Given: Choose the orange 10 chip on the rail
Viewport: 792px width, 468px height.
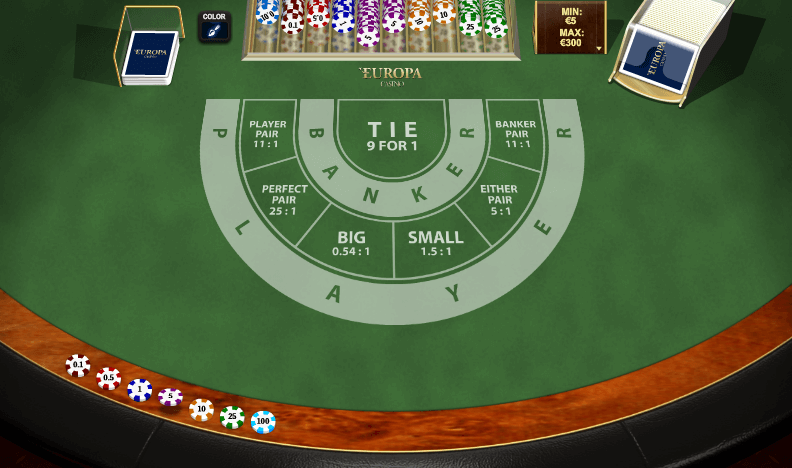Looking at the screenshot, I should [x=202, y=409].
